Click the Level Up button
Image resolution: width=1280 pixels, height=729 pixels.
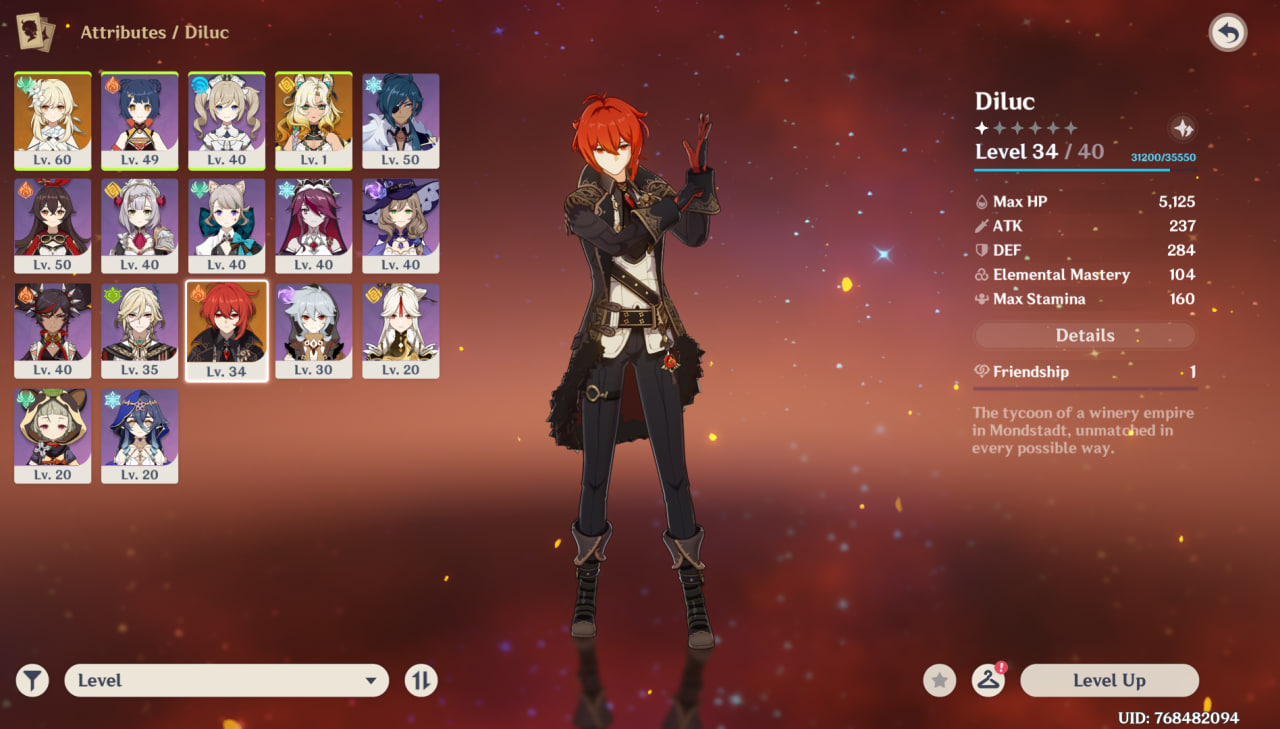[1109, 680]
